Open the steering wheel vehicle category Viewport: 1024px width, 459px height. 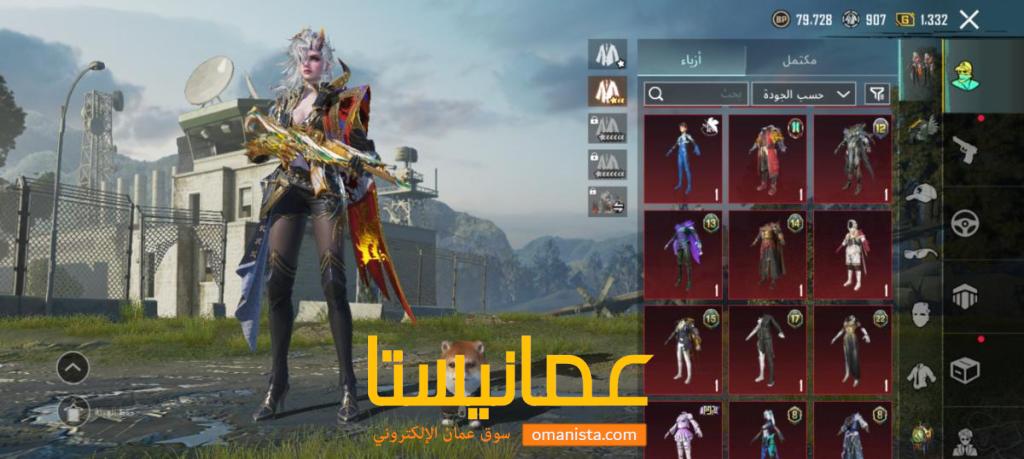point(965,223)
